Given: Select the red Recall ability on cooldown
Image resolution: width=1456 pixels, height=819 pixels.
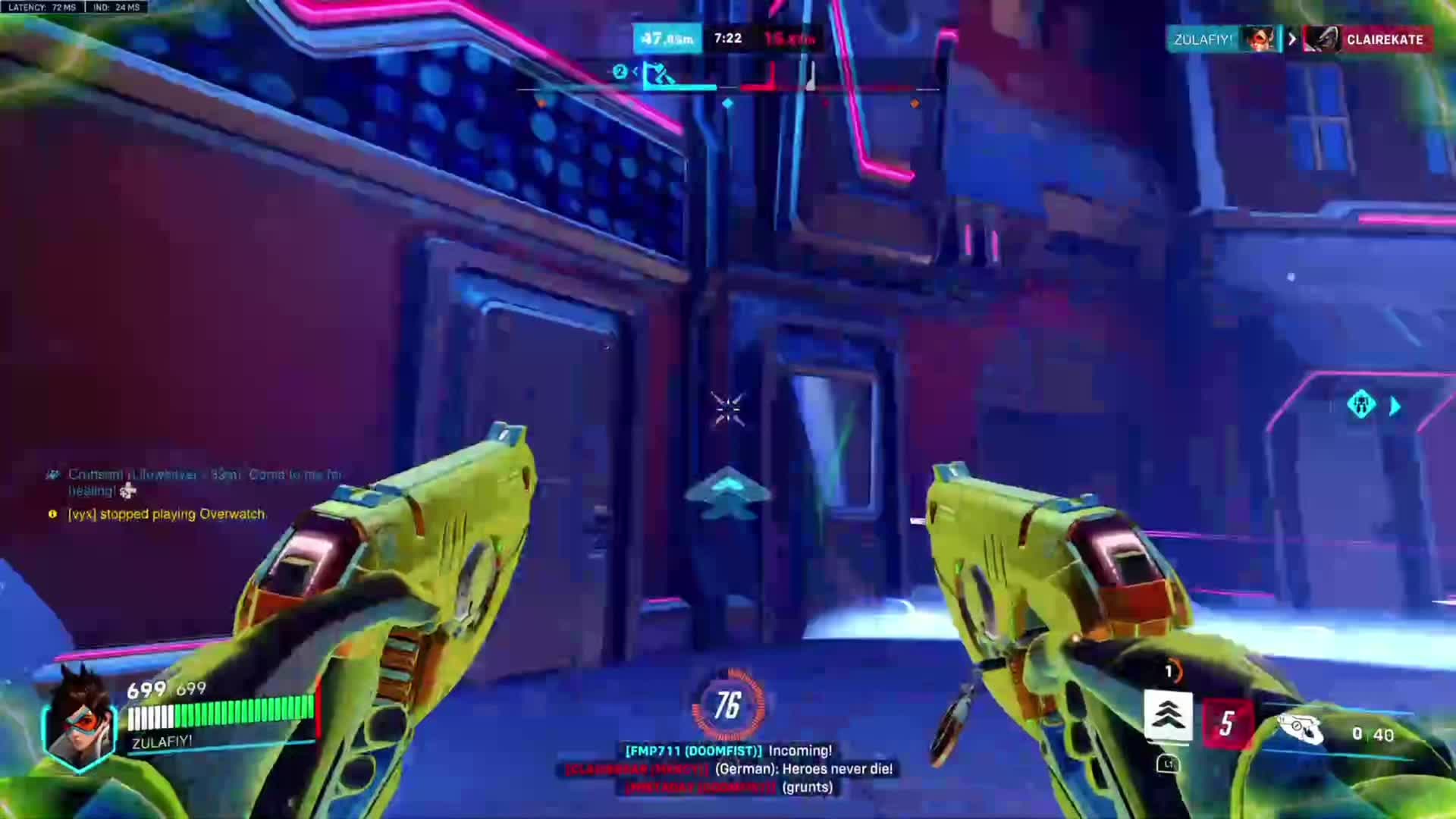Looking at the screenshot, I should 1227,723.
